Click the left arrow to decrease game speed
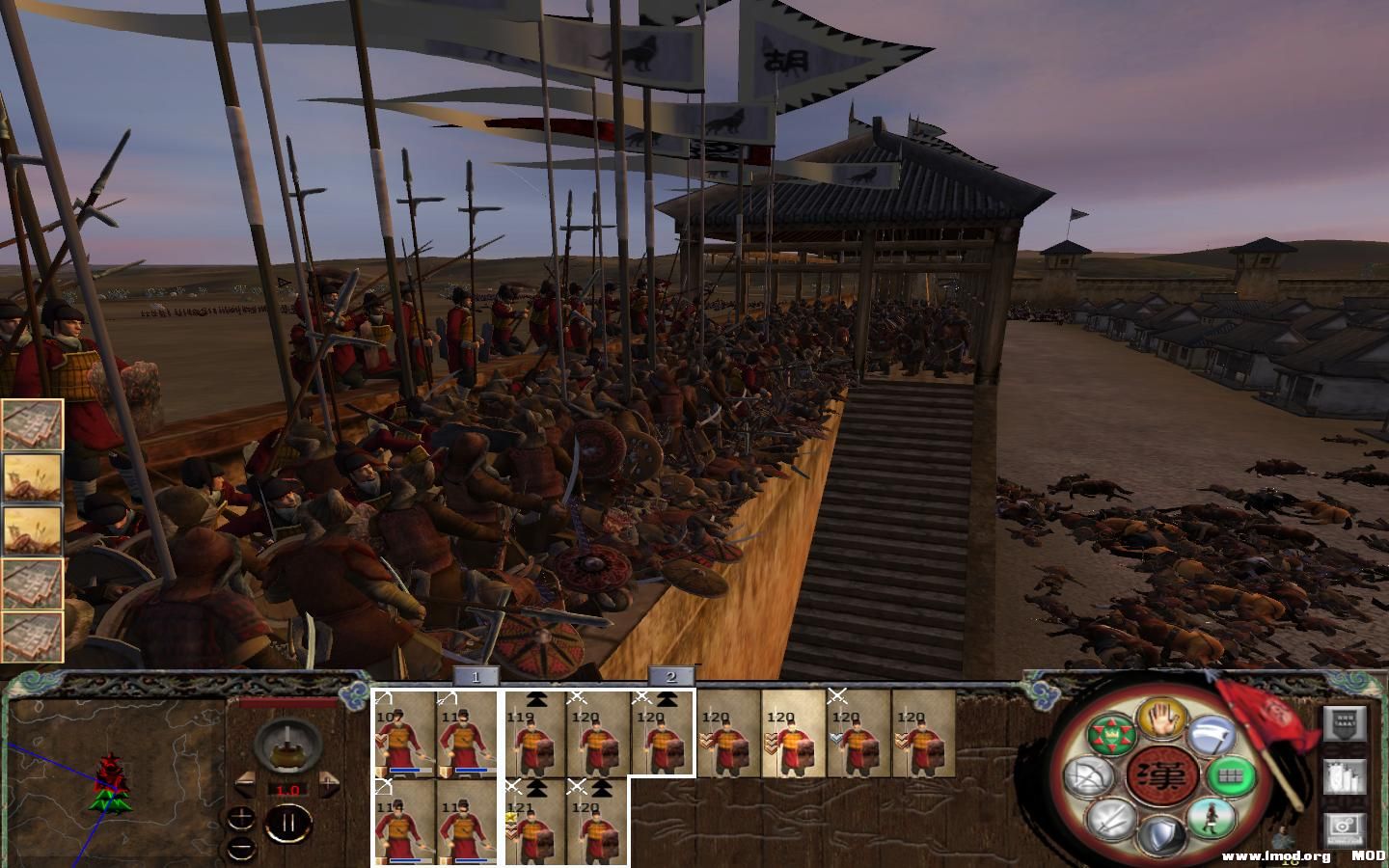The image size is (1389, 868). 245,782
